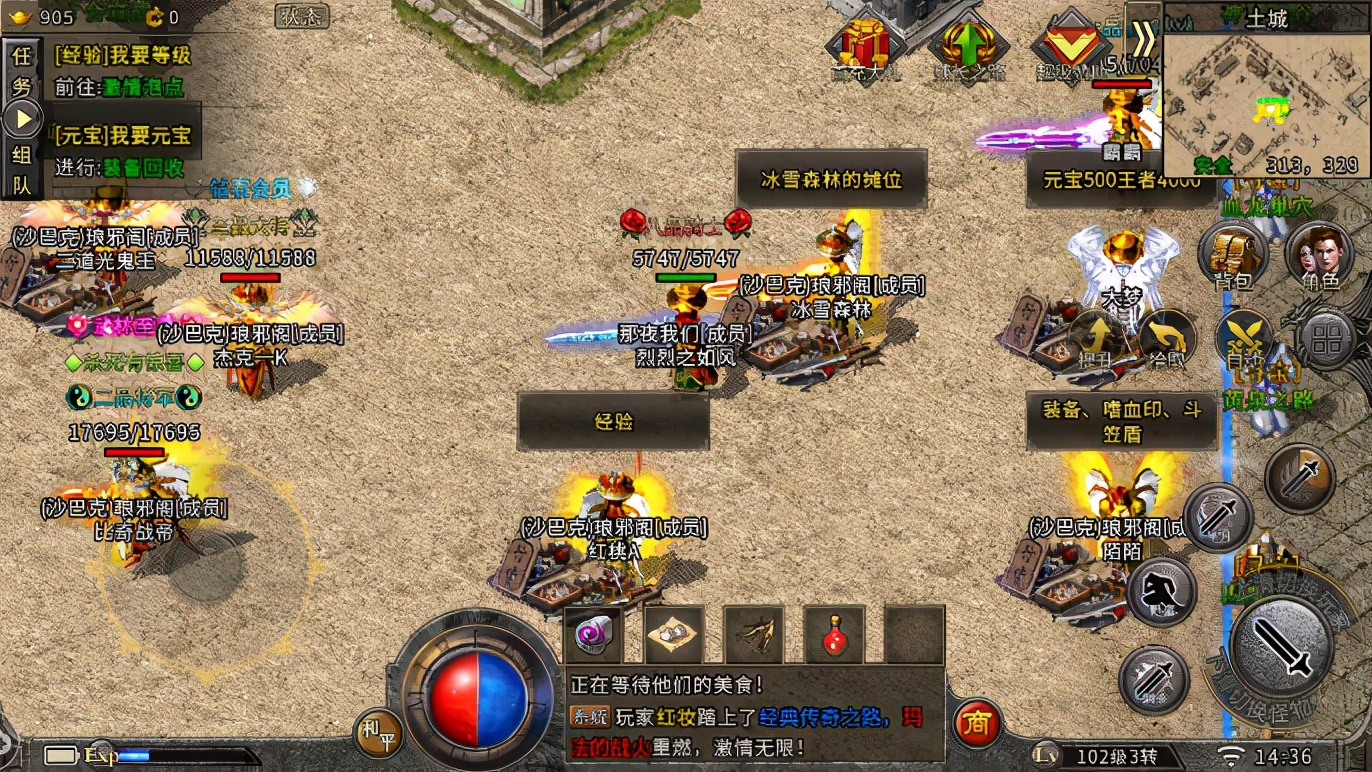Open the red gift box event icon
Image resolution: width=1372 pixels, height=772 pixels.
[x=865, y=46]
